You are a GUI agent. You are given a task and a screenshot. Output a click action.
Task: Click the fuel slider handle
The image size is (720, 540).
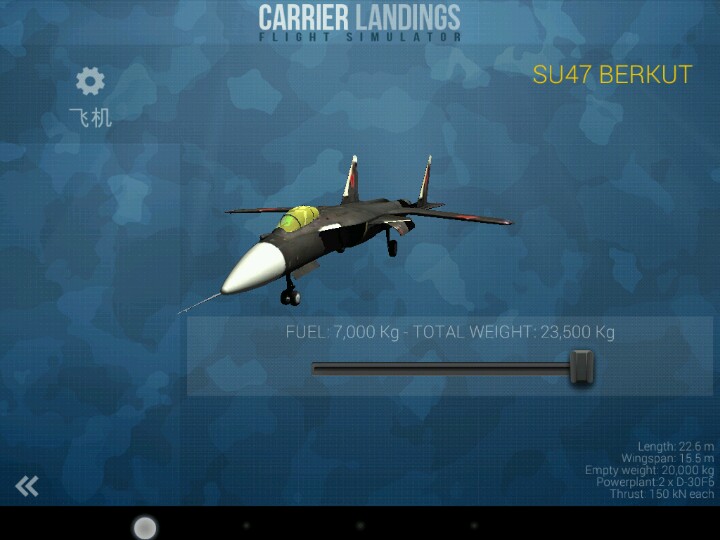tap(581, 367)
